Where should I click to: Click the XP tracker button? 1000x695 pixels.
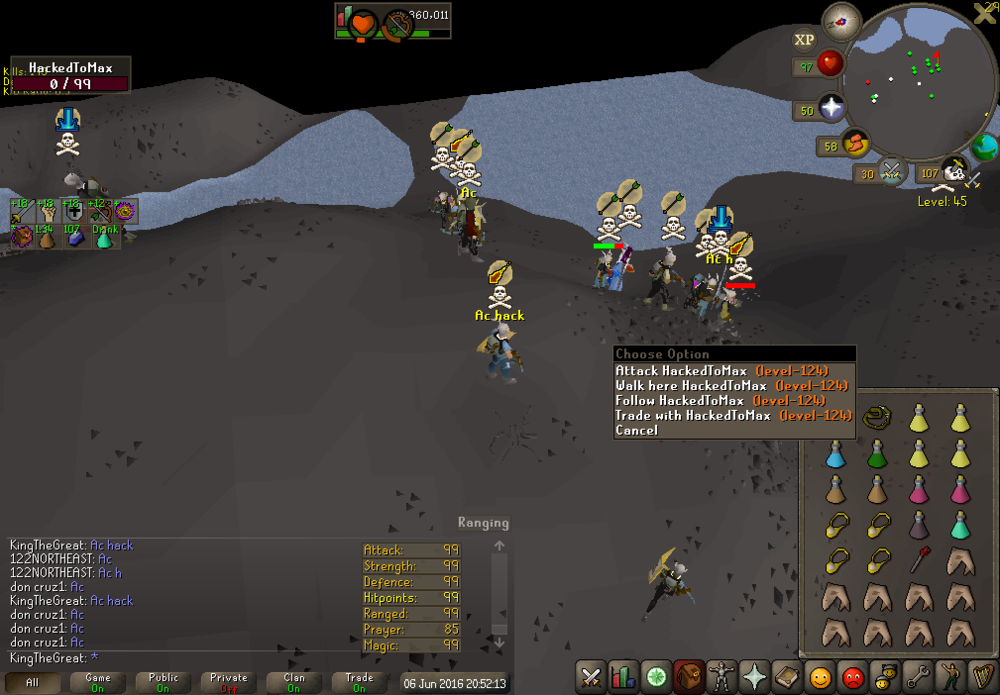tap(804, 40)
